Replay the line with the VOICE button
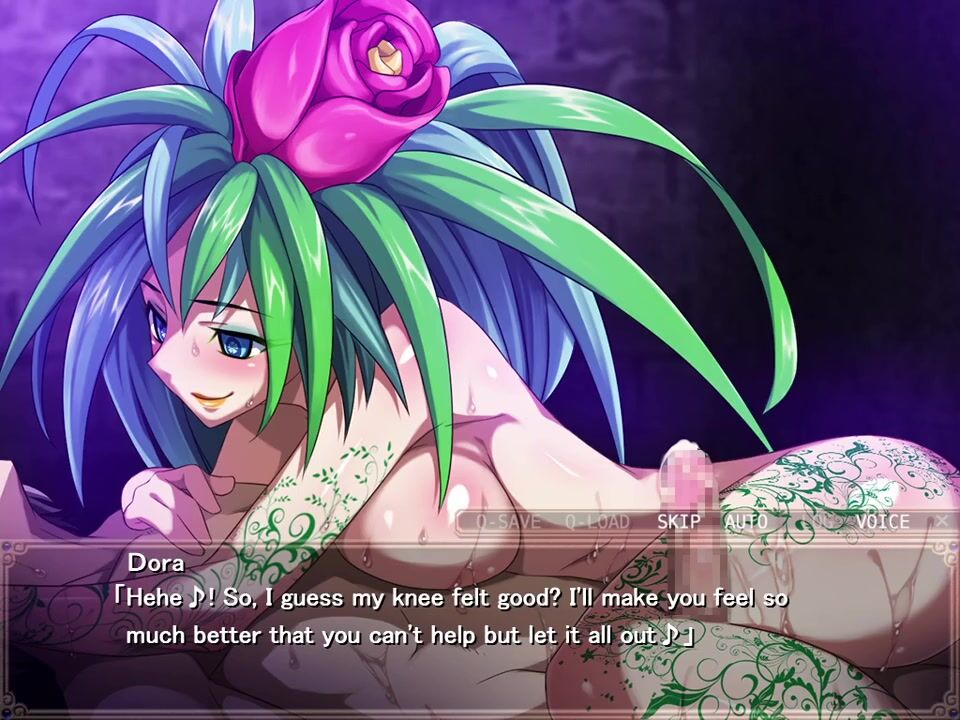 coord(882,522)
